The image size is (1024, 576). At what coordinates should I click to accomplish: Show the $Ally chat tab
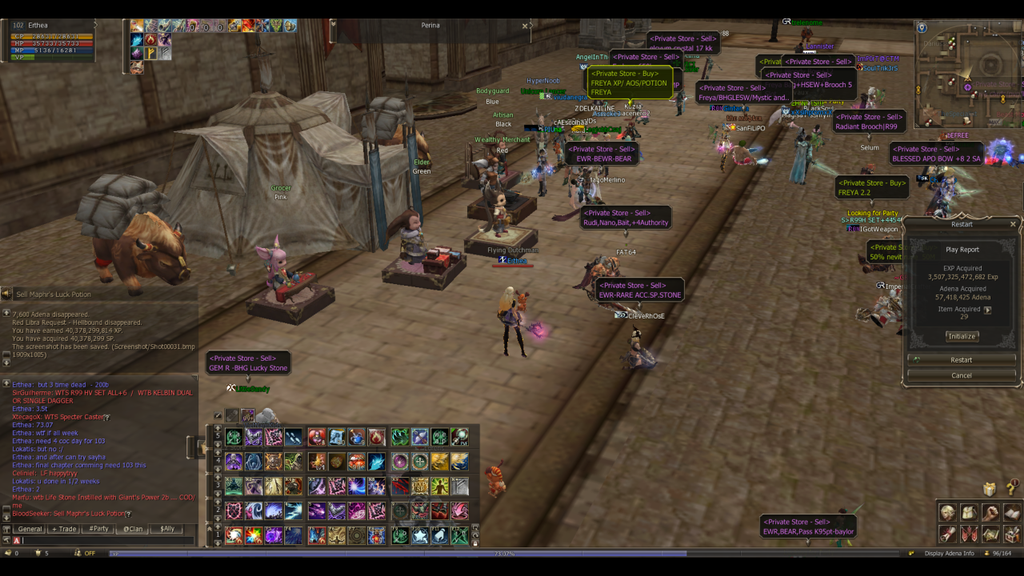point(165,529)
